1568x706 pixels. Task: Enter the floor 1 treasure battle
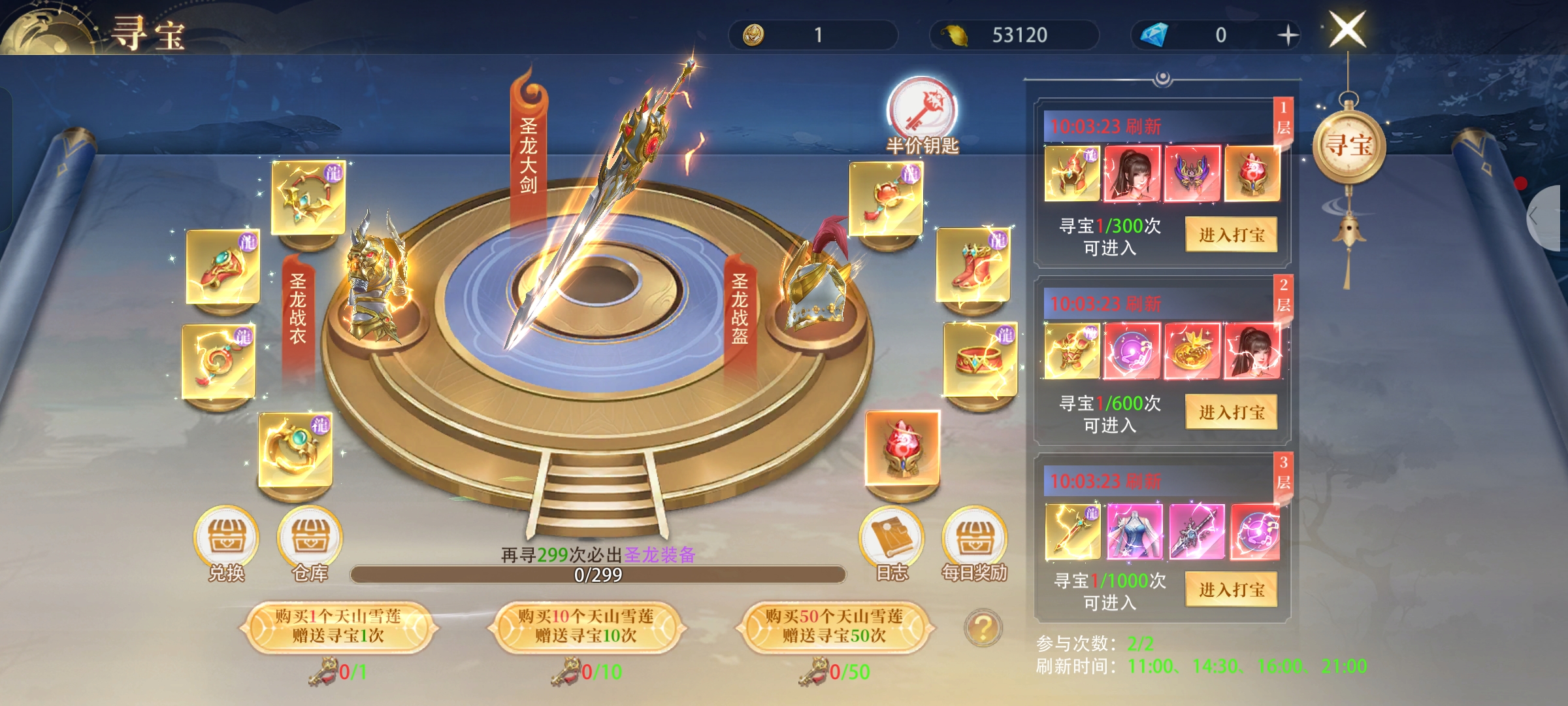click(1231, 235)
